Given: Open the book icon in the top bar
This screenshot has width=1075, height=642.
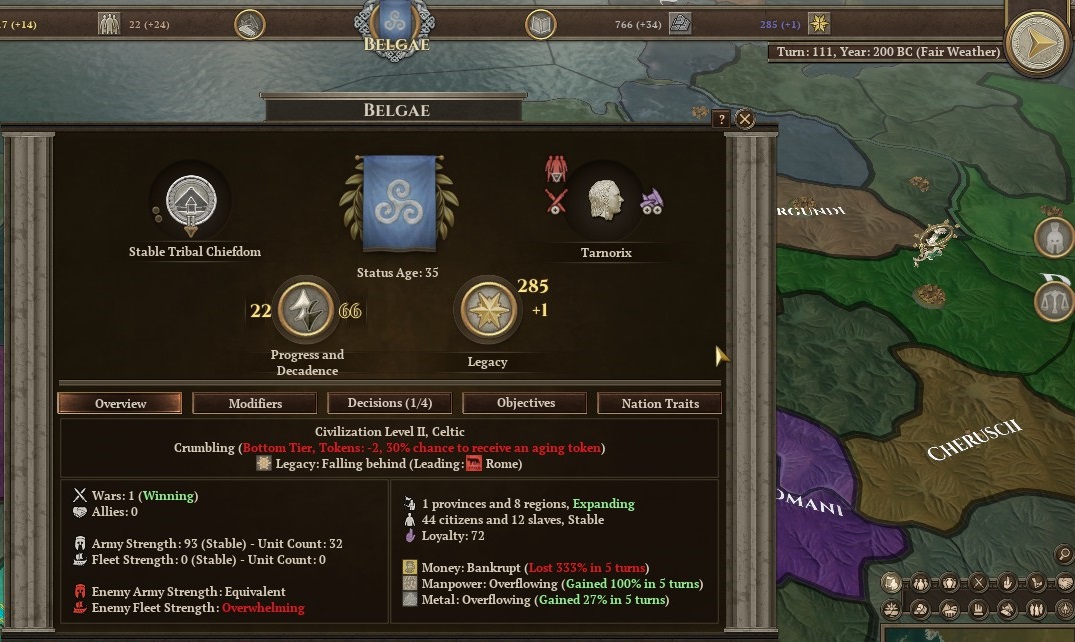Looking at the screenshot, I should click(541, 24).
